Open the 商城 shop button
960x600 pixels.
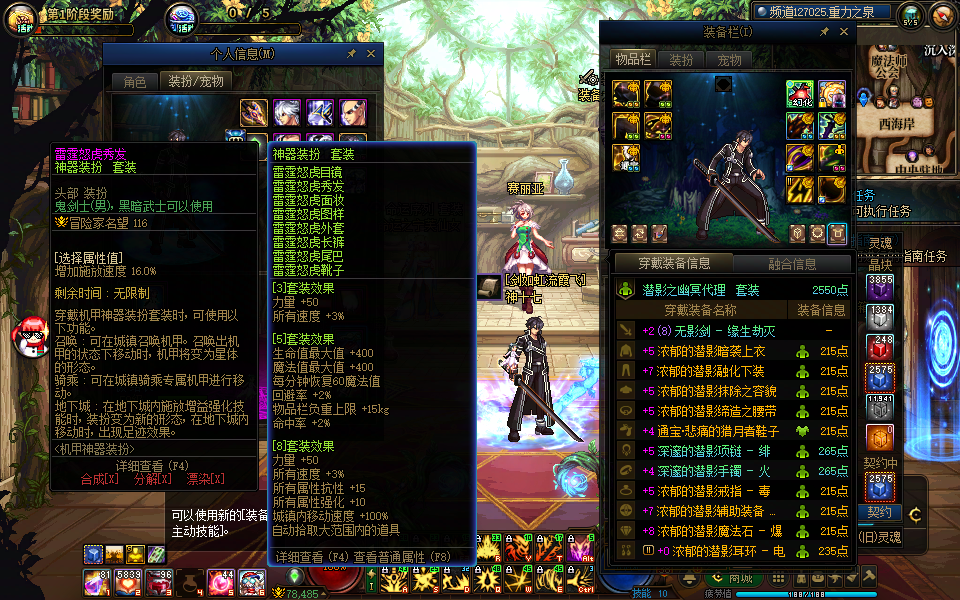click(x=740, y=578)
